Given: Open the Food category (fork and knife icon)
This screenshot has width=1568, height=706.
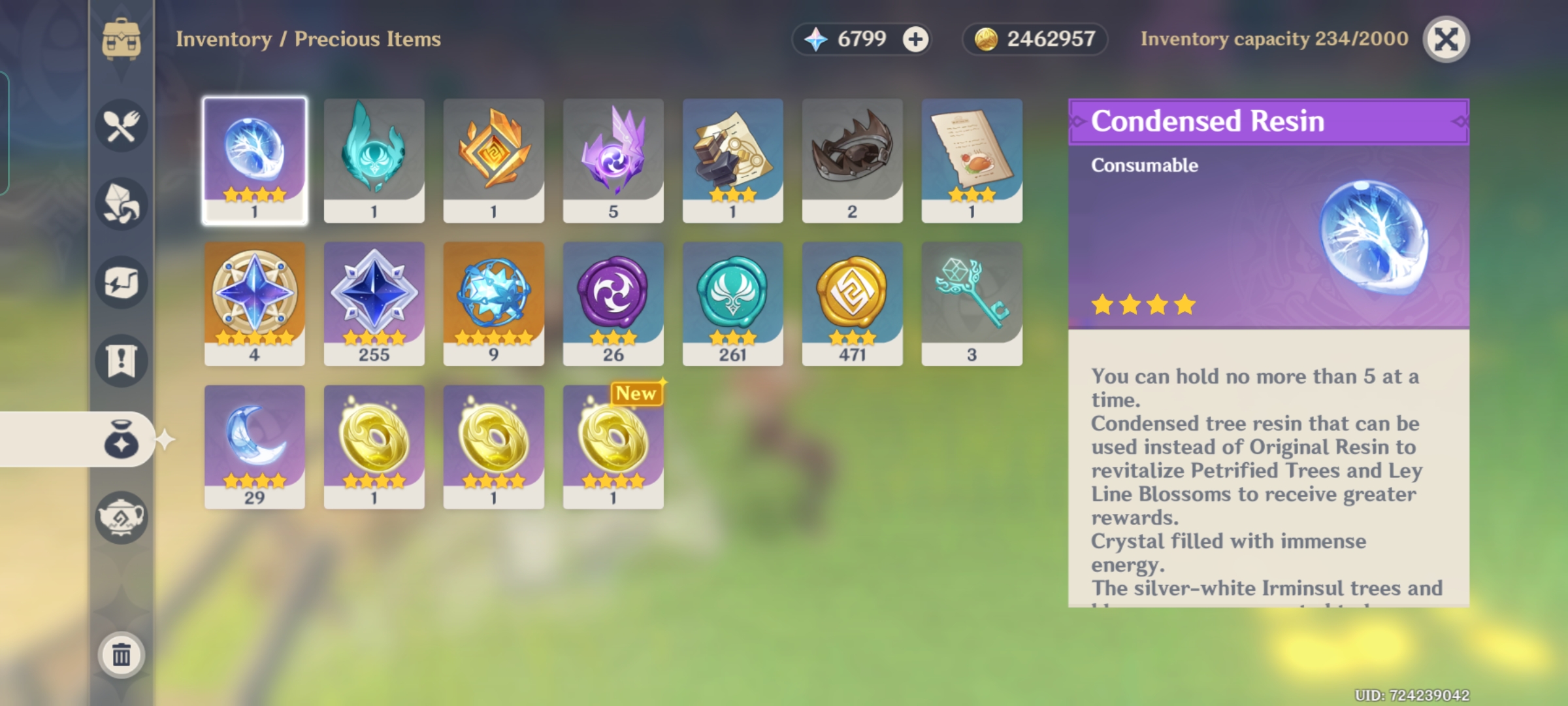Looking at the screenshot, I should coord(122,126).
